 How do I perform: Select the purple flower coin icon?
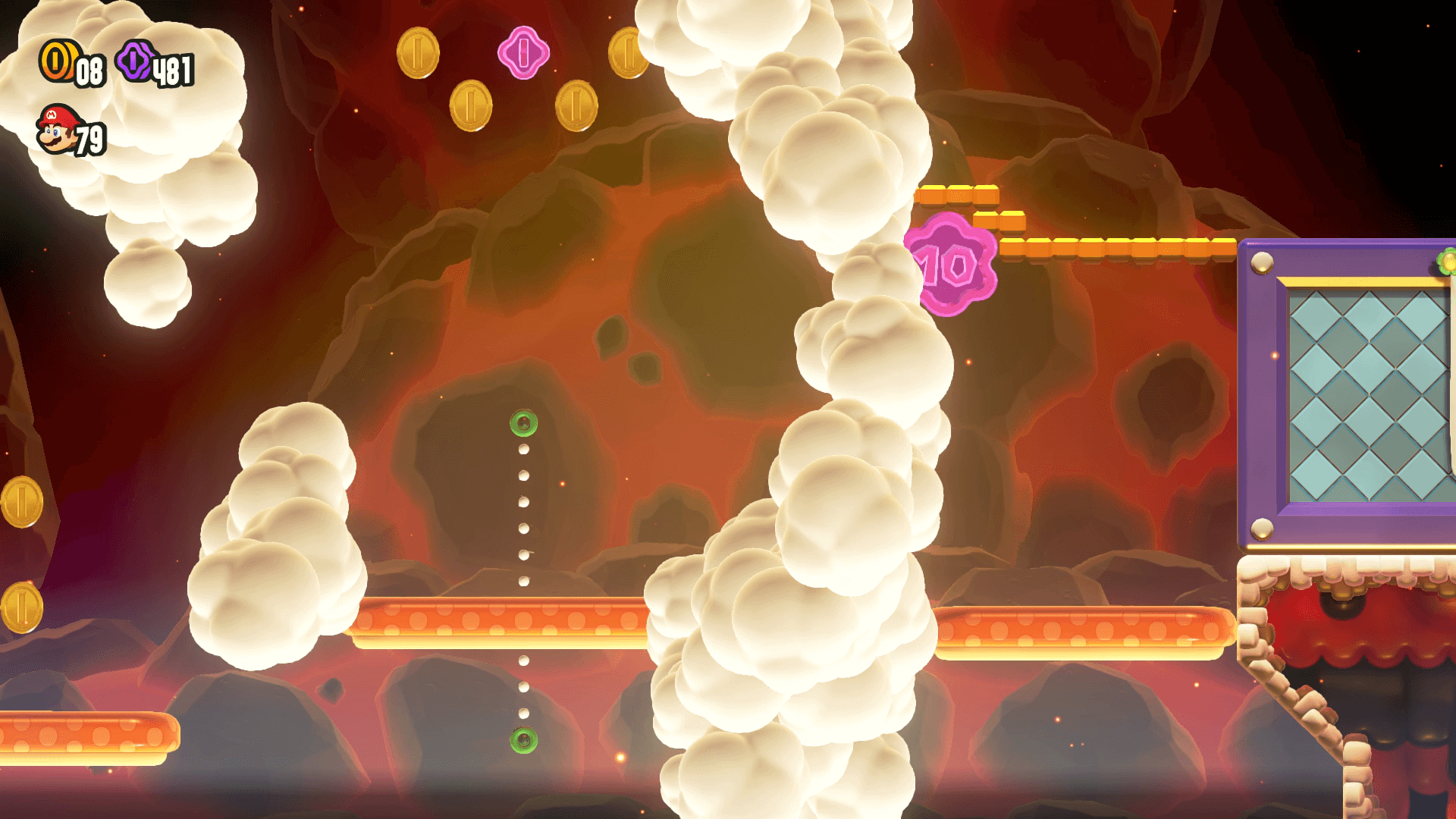pos(135,61)
